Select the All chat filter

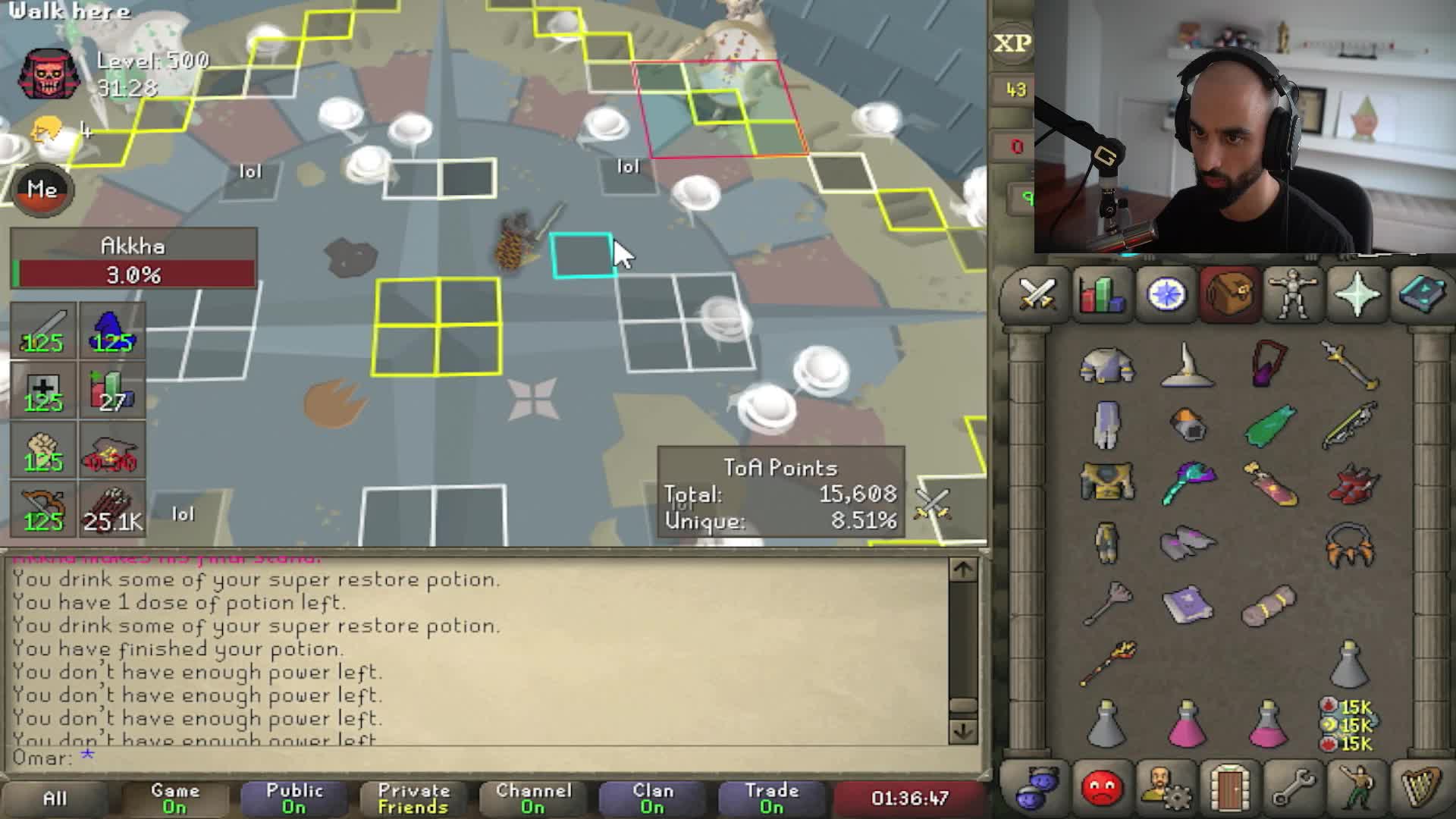[x=55, y=799]
